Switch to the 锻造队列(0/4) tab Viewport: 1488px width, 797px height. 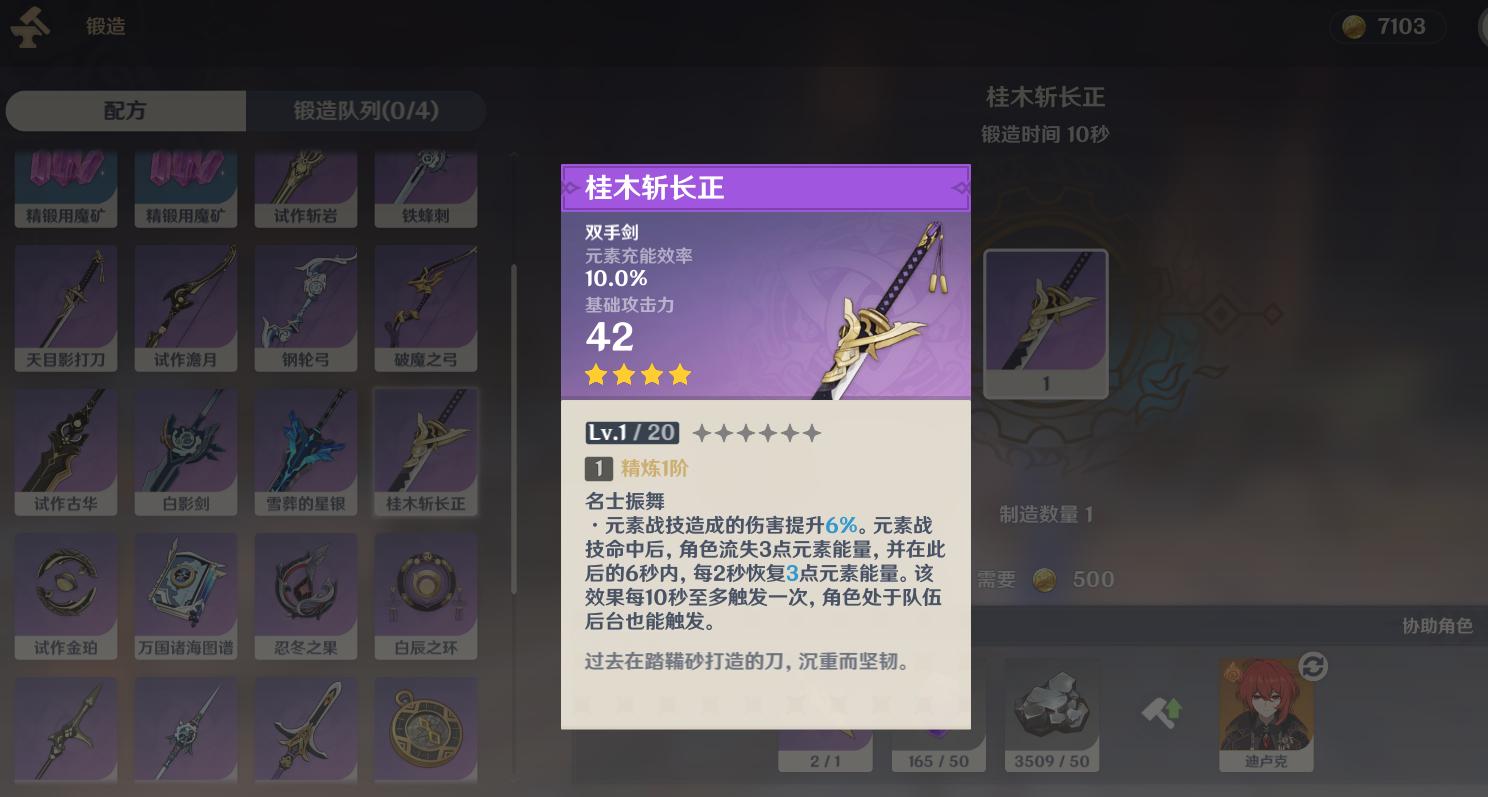365,110
